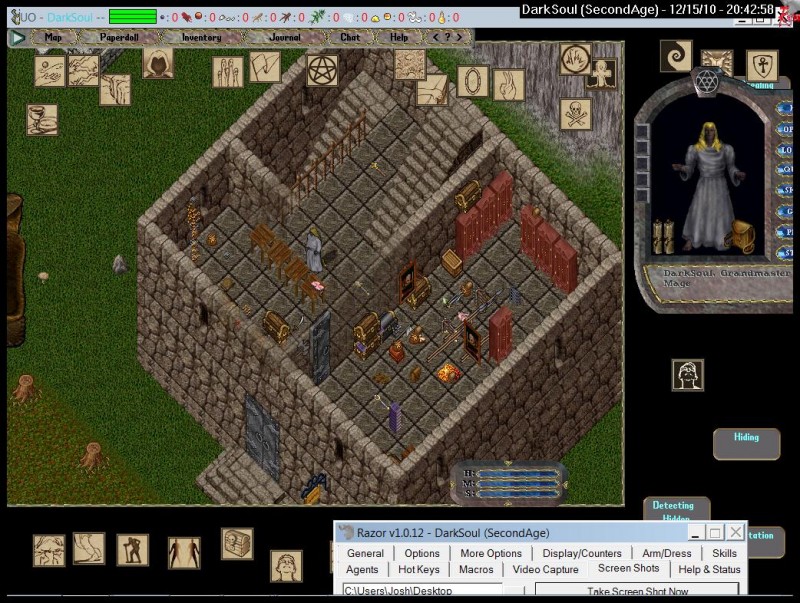Click the spiral spell icon above the paperdoll
800x603 pixels.
[676, 56]
